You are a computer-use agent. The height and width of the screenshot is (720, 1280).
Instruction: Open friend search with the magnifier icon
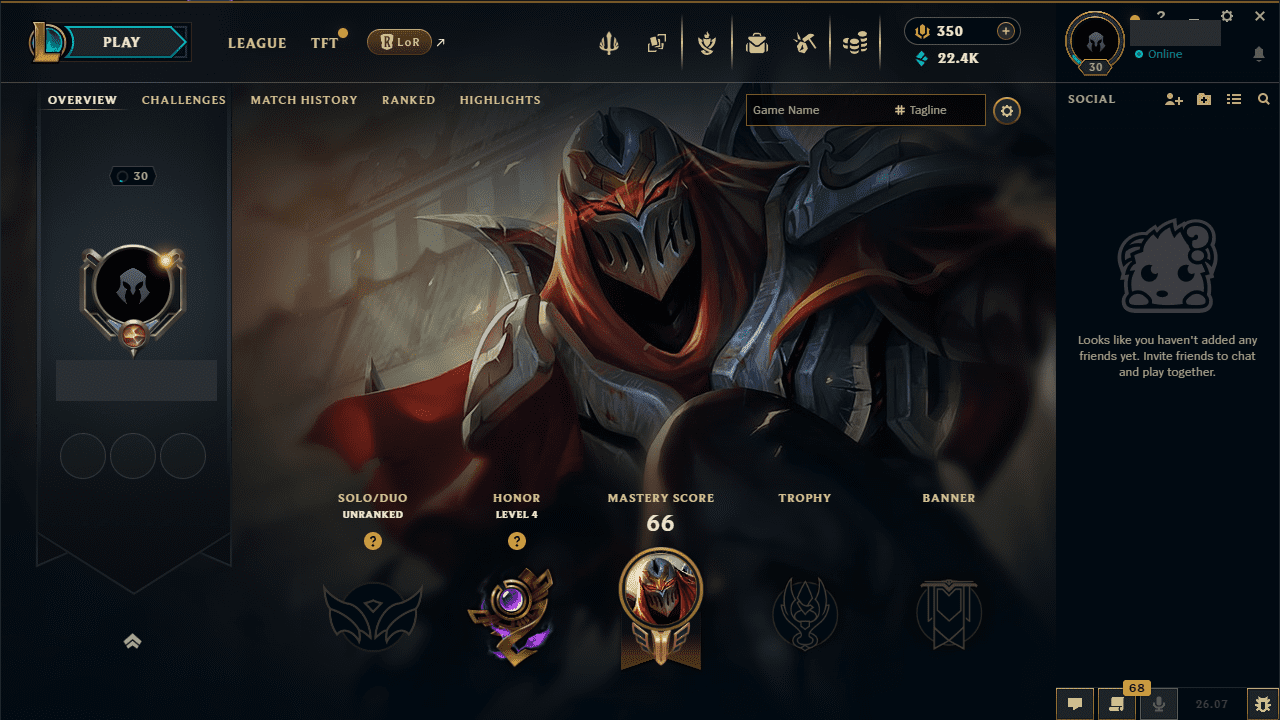click(1264, 99)
